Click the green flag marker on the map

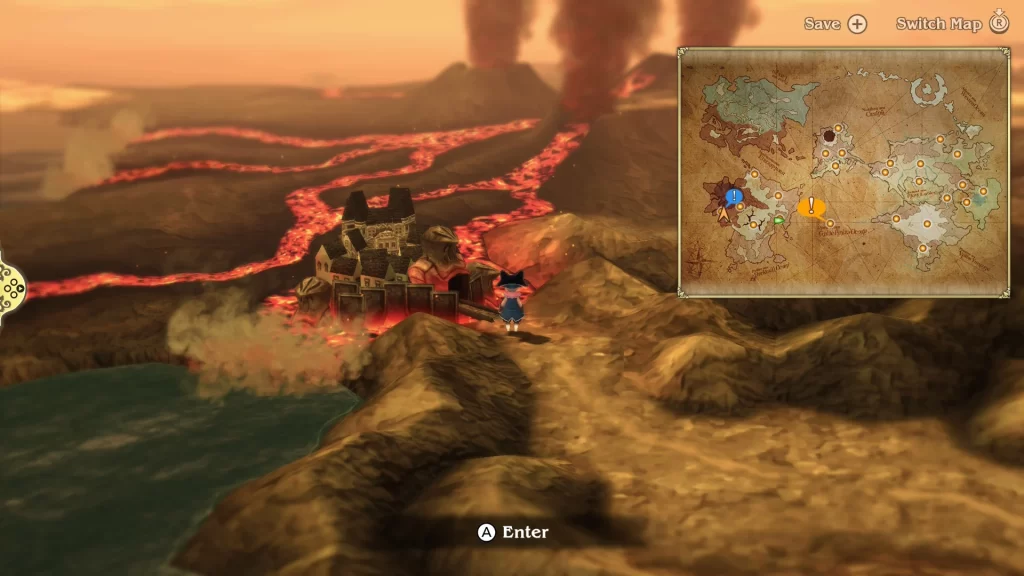point(779,220)
